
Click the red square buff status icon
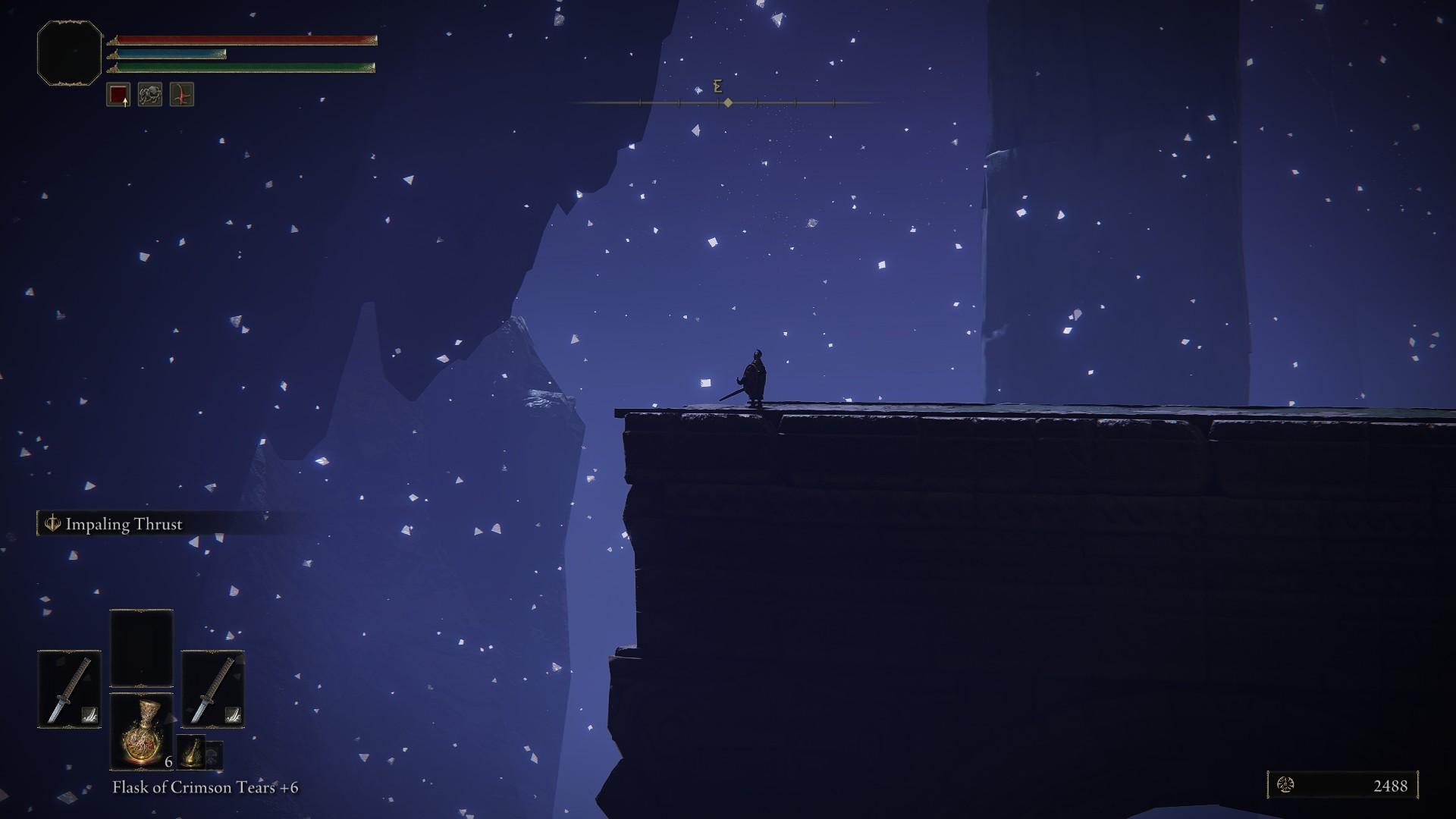118,95
